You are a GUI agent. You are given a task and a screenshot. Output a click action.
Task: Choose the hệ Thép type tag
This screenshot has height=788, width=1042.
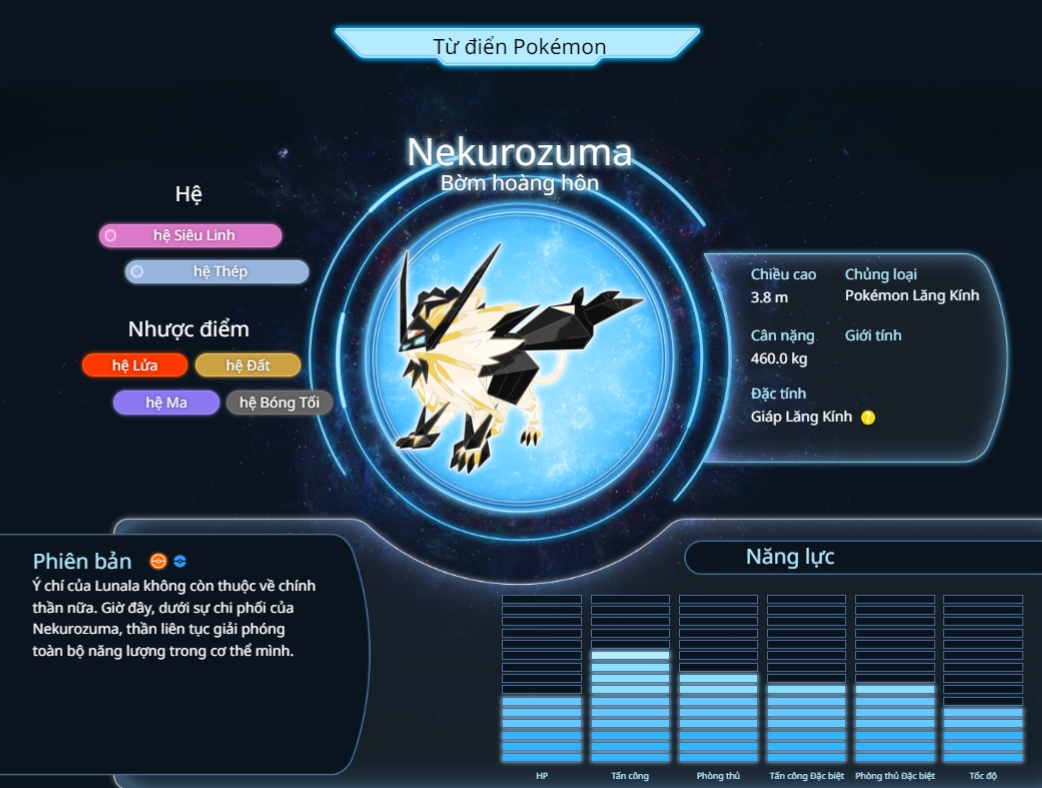(217, 271)
